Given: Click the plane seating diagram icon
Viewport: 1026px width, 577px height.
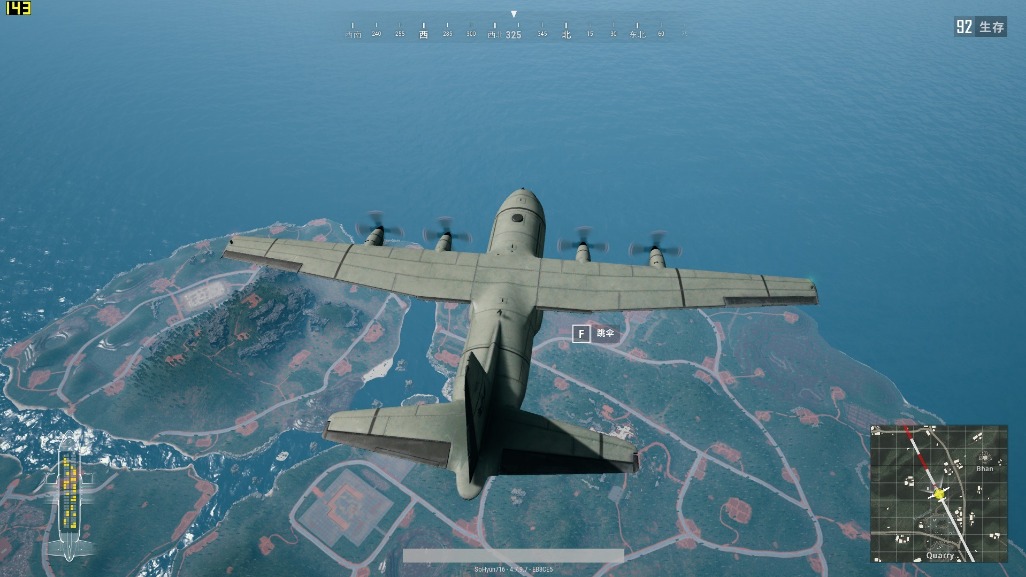Looking at the screenshot, I should coord(68,497).
